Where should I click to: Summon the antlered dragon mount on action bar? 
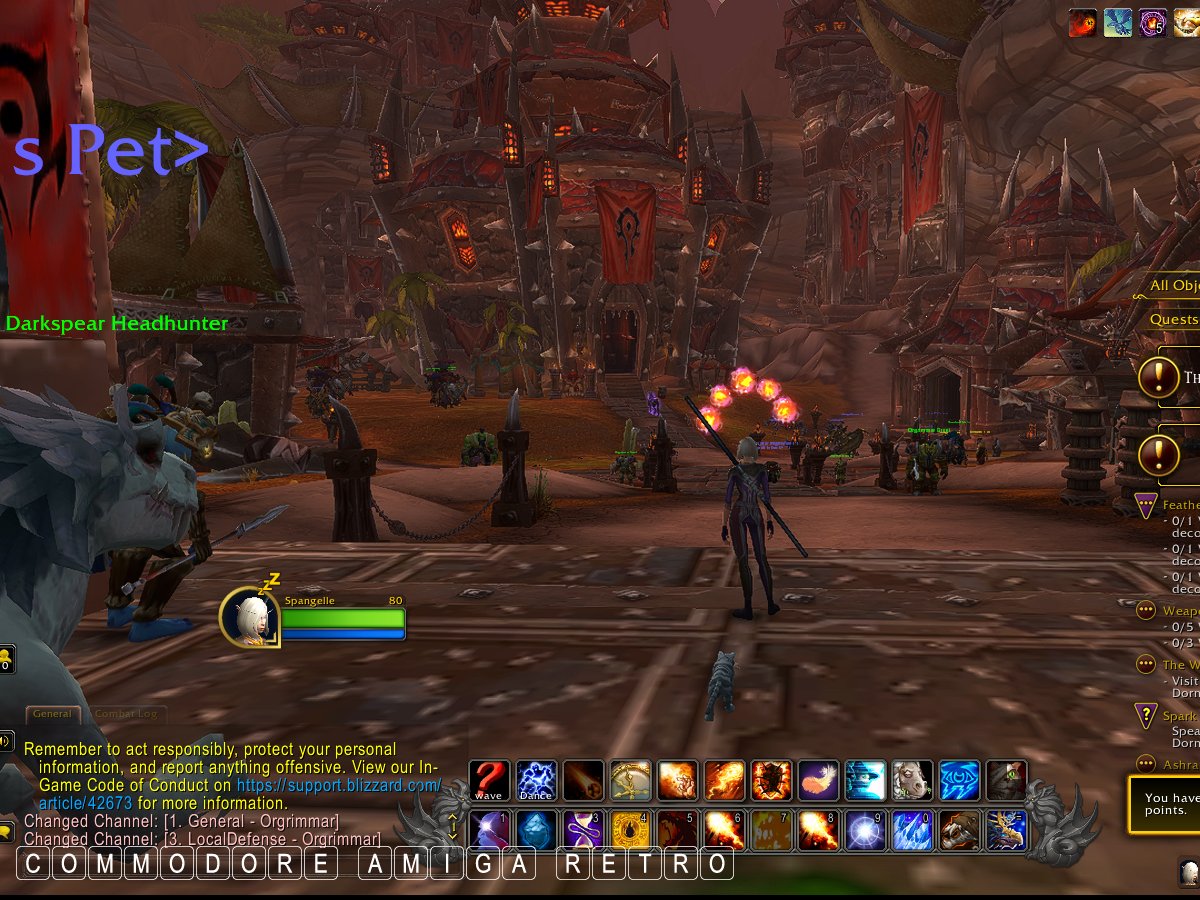coord(1007,830)
